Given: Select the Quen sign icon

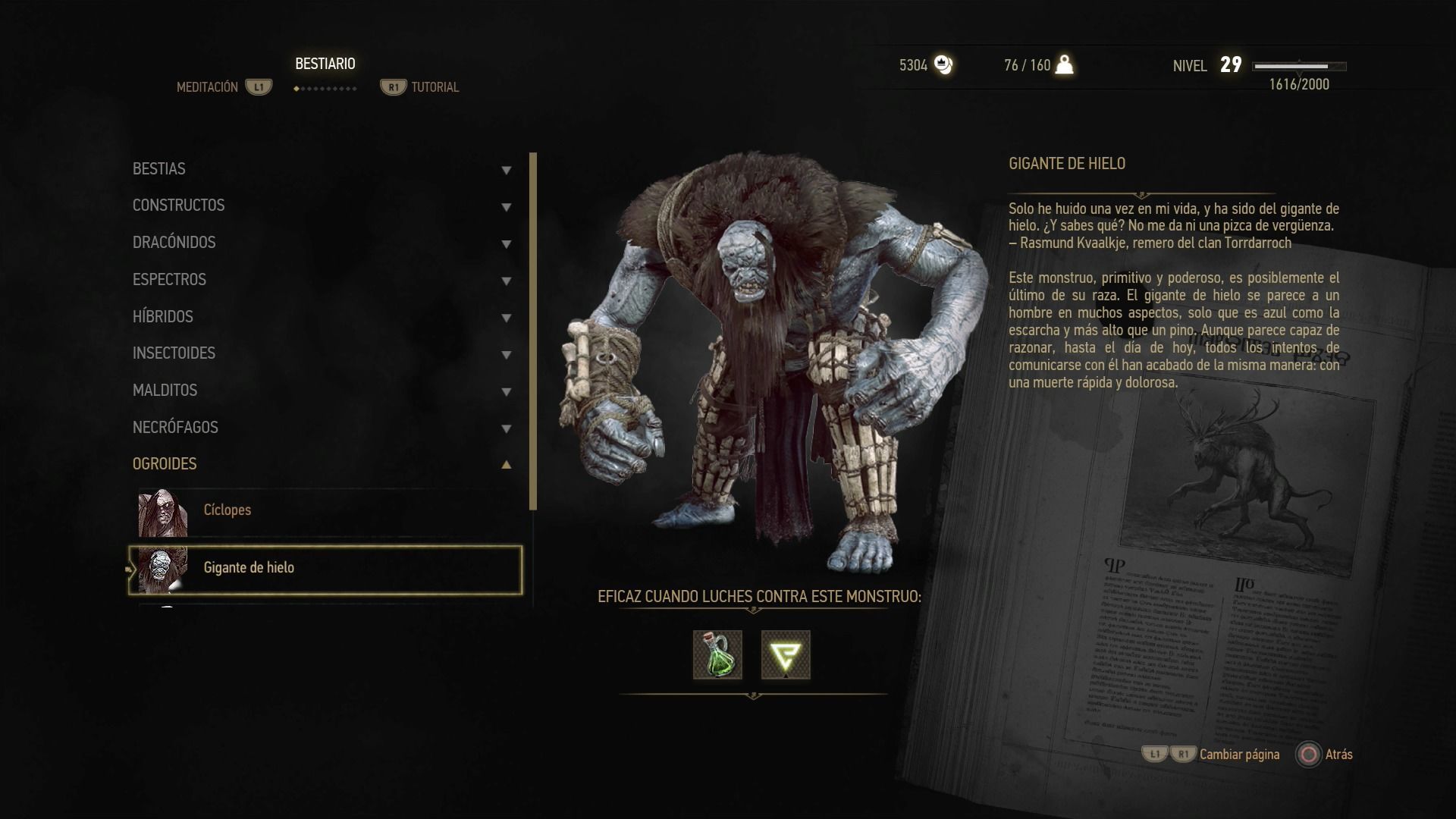Looking at the screenshot, I should tap(786, 654).
